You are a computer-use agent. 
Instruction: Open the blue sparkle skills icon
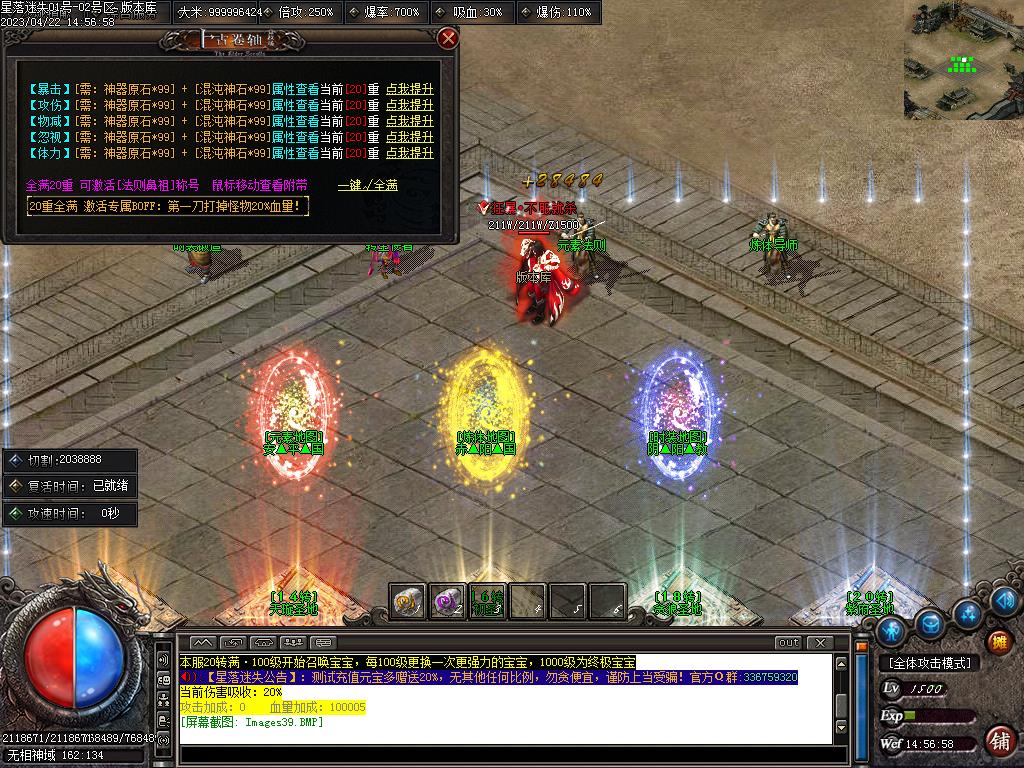(968, 612)
